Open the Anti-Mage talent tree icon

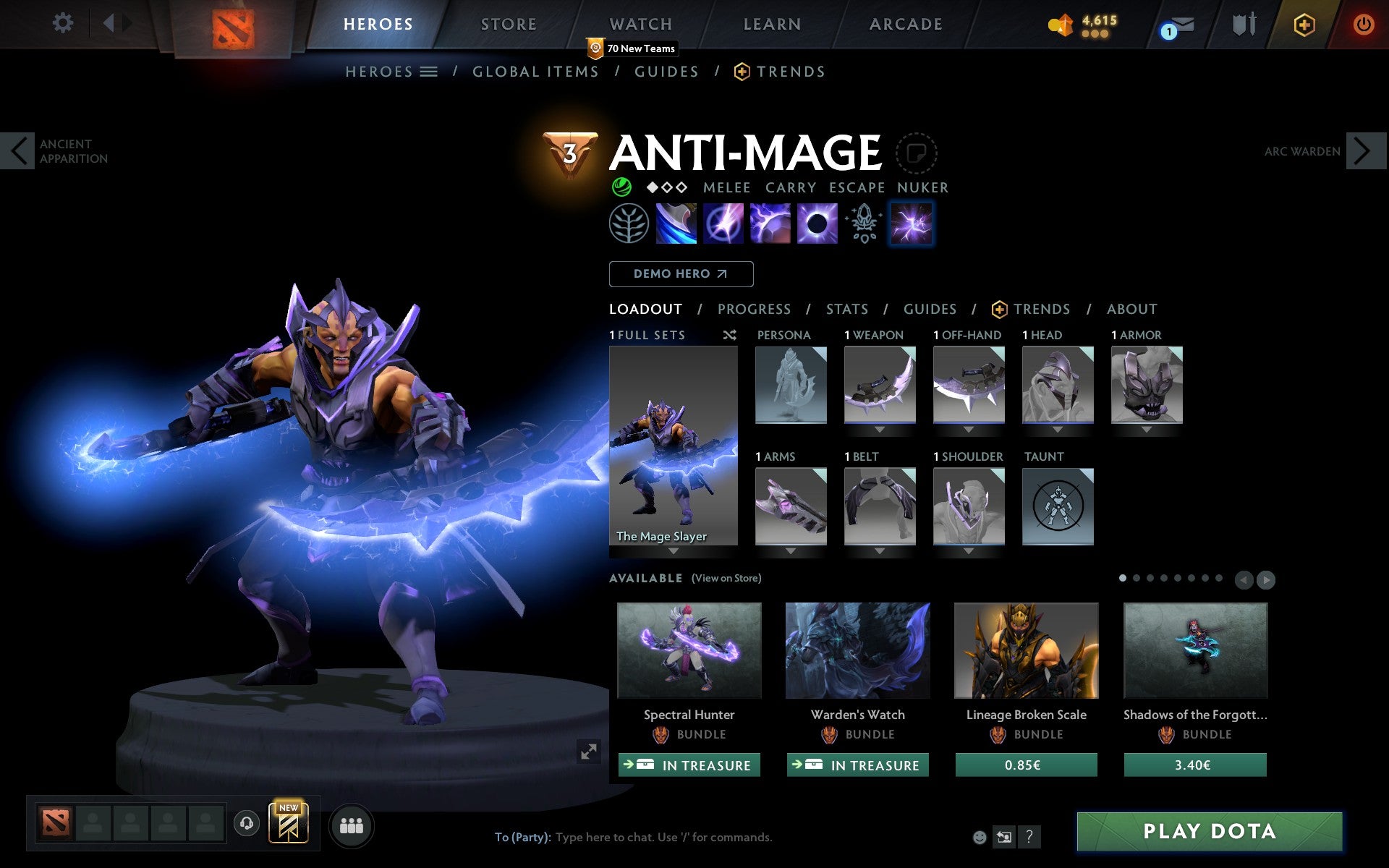629,224
